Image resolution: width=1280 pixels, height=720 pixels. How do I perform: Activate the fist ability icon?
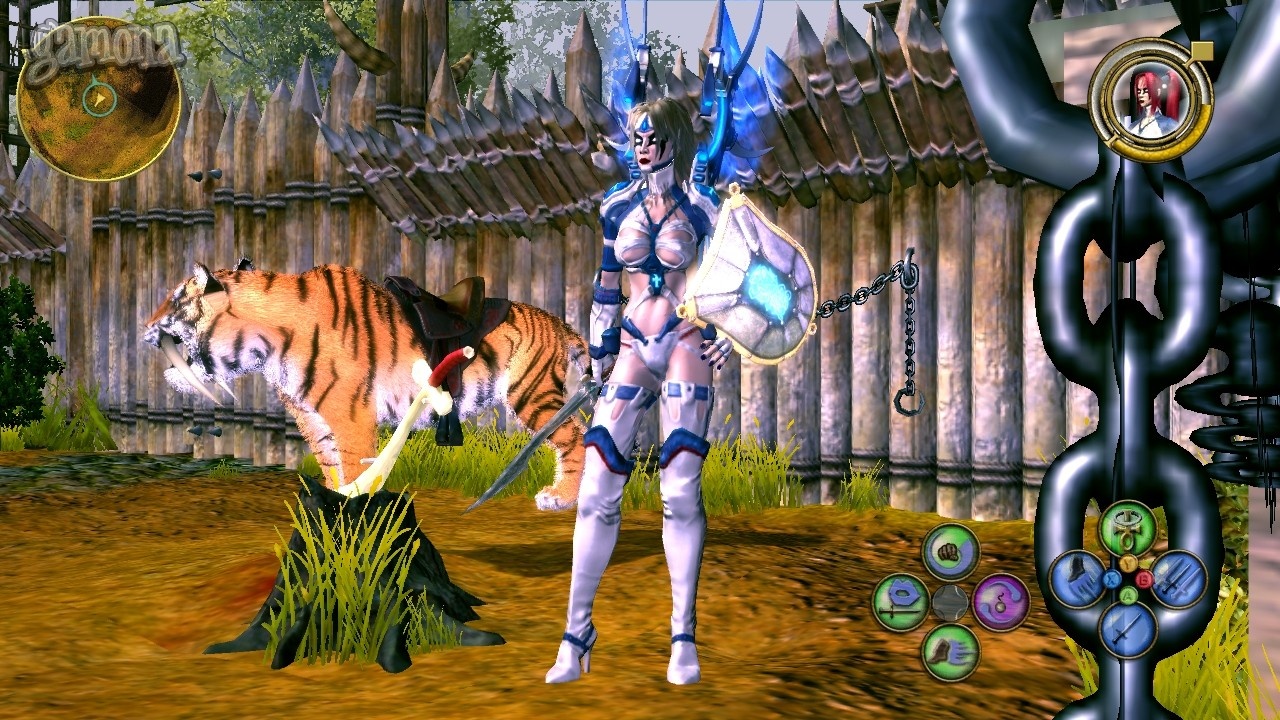(x=950, y=551)
